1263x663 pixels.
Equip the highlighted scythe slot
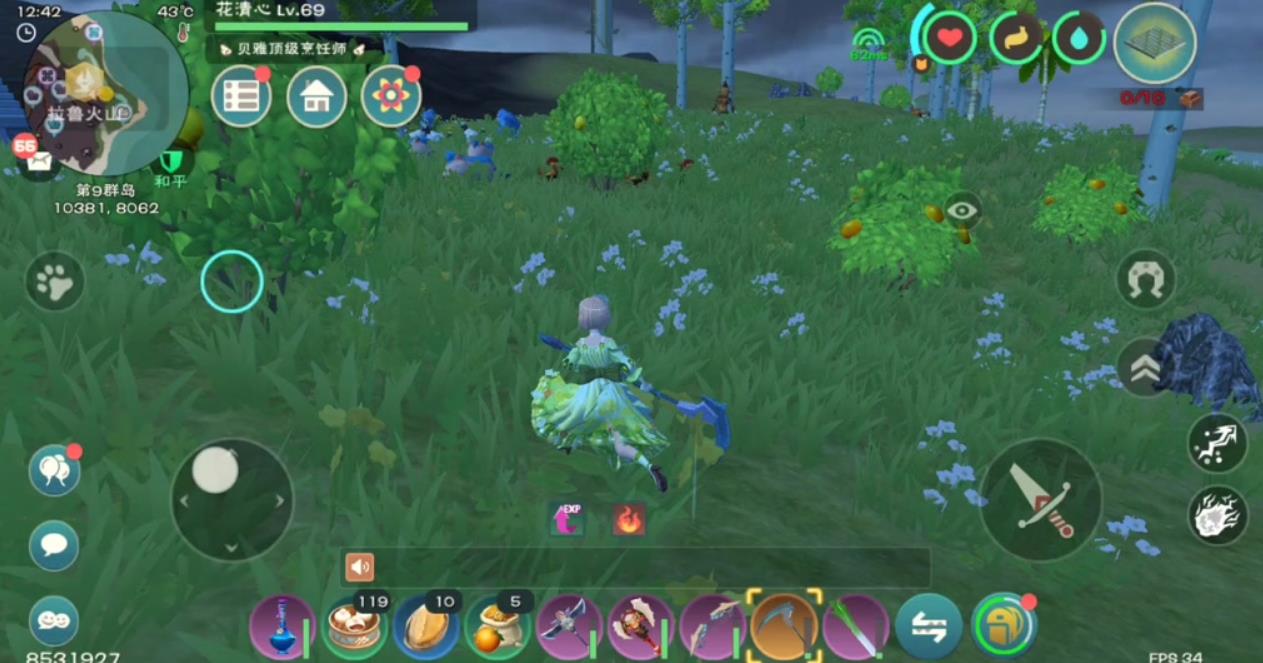pos(785,627)
